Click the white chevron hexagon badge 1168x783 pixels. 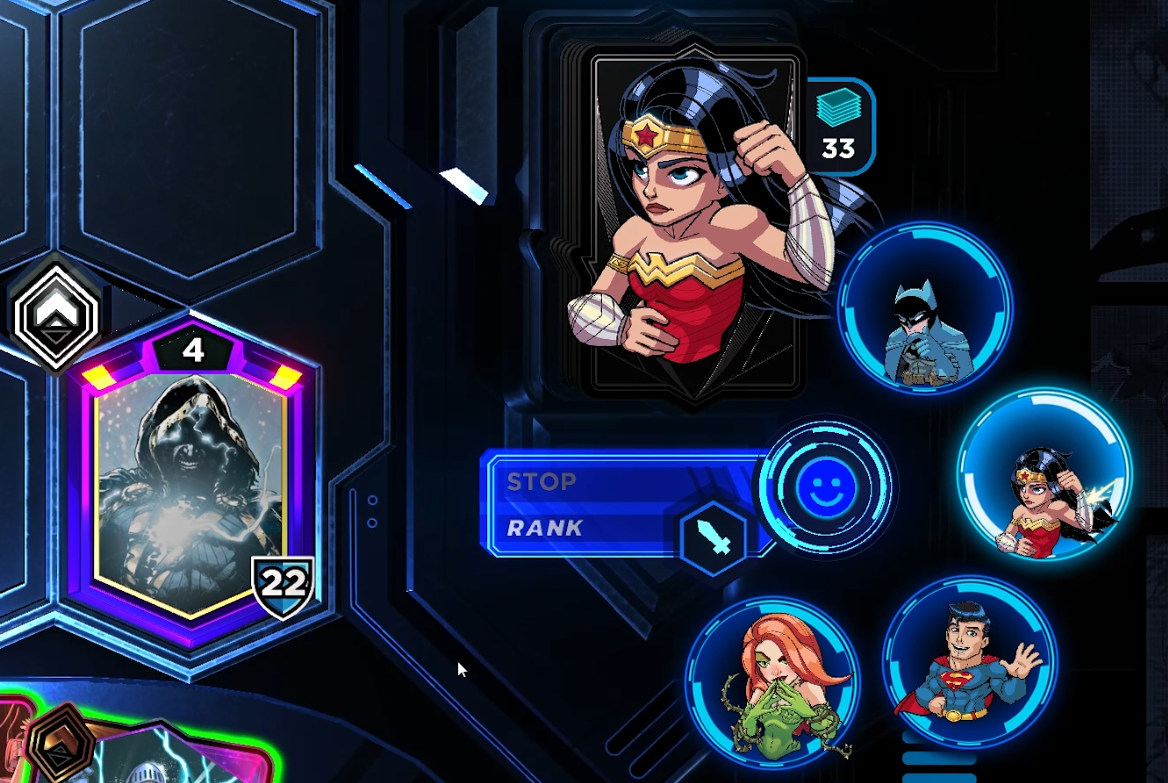[56, 314]
